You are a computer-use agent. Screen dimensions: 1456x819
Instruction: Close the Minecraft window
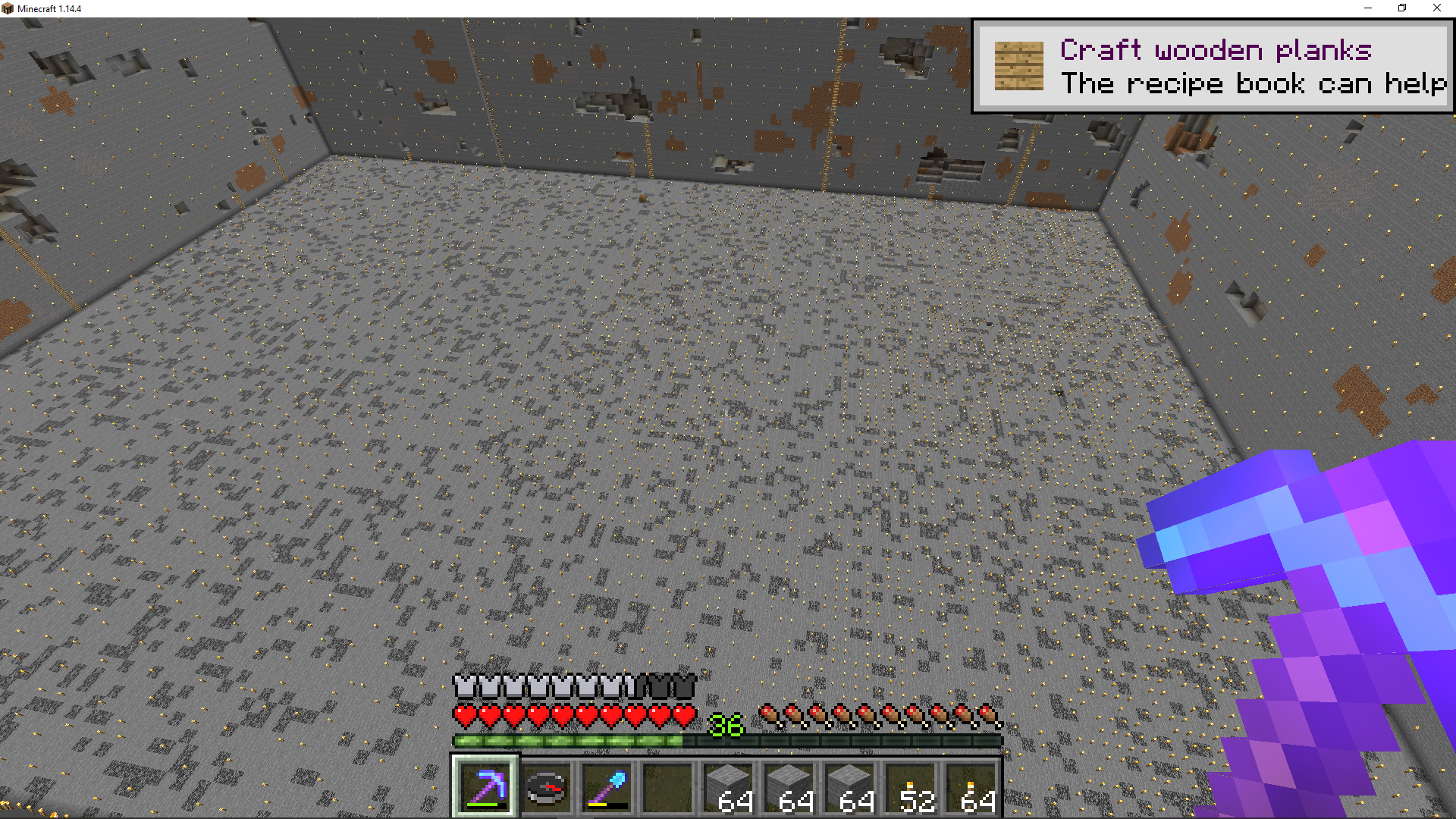[x=1436, y=8]
